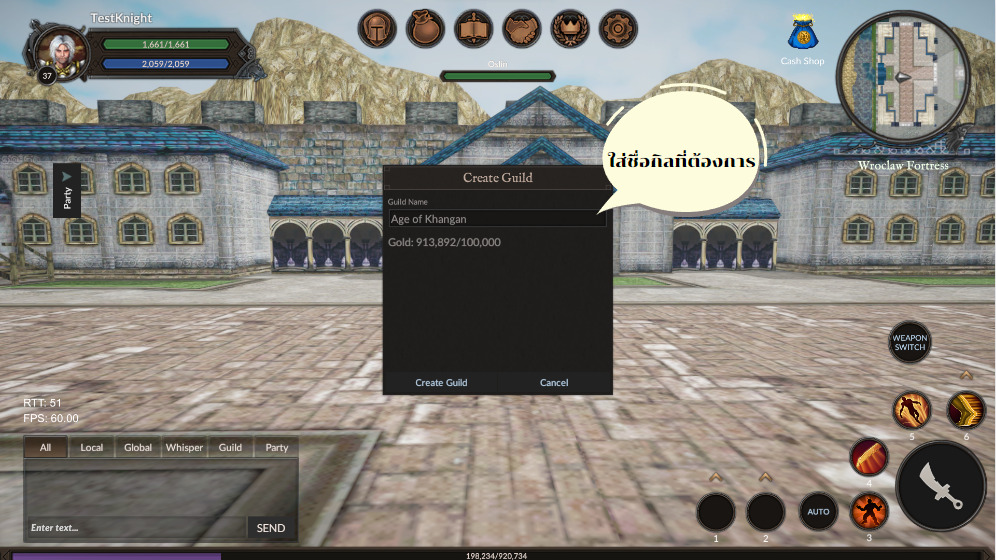The width and height of the screenshot is (996, 560).
Task: Switch chat to the Global tab
Action: pyautogui.click(x=138, y=448)
